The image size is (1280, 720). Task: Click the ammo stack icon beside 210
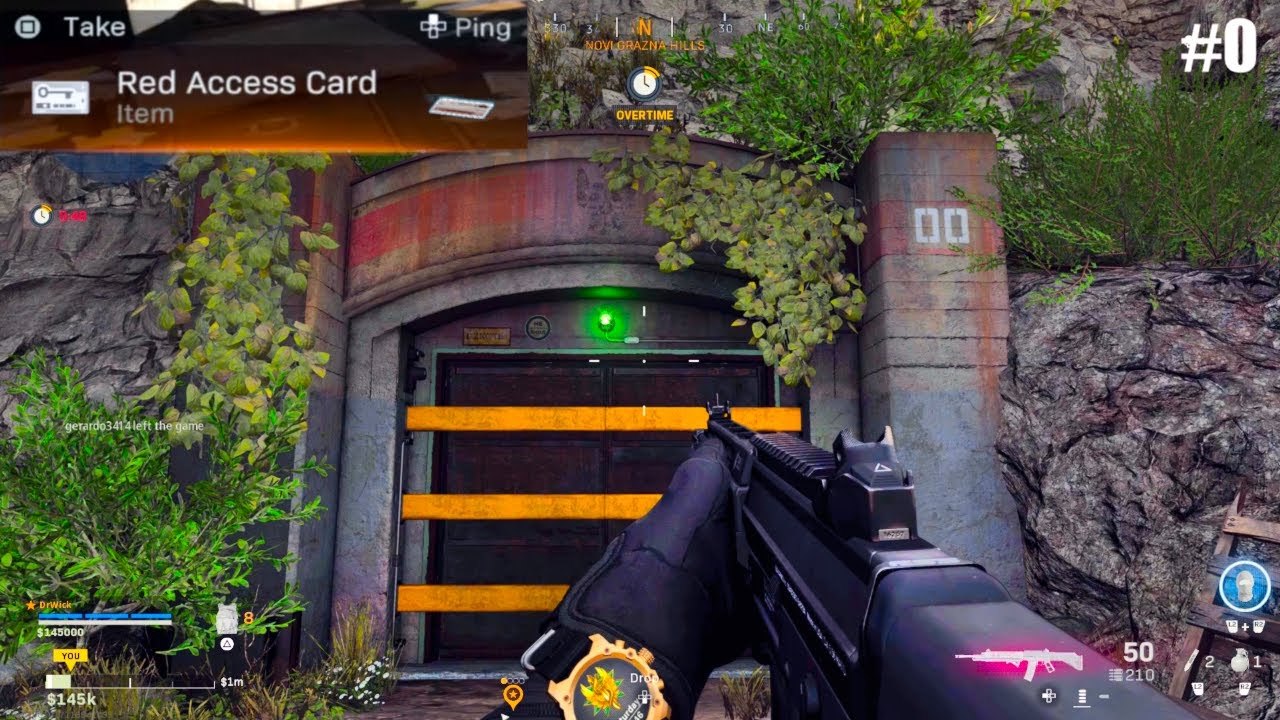click(x=1116, y=674)
